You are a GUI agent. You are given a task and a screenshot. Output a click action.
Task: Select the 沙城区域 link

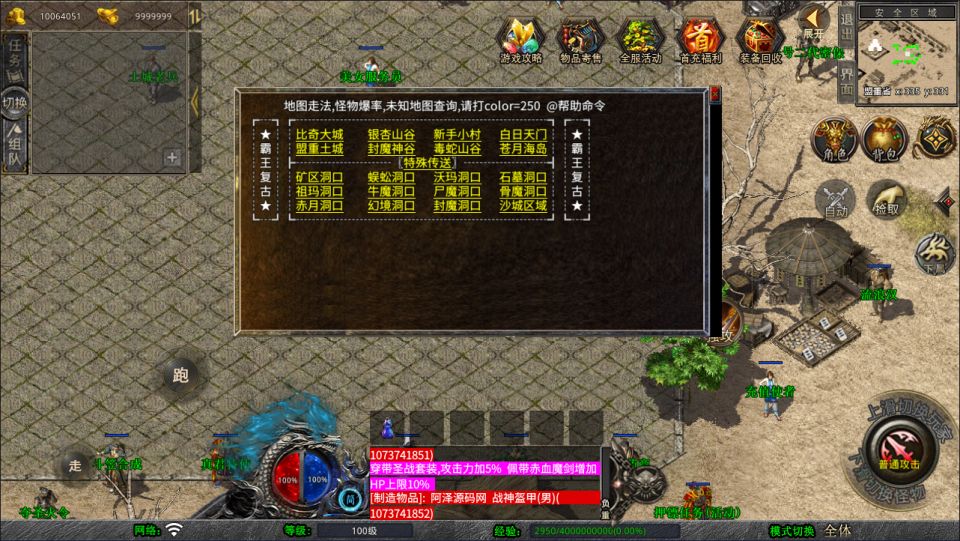pos(523,205)
